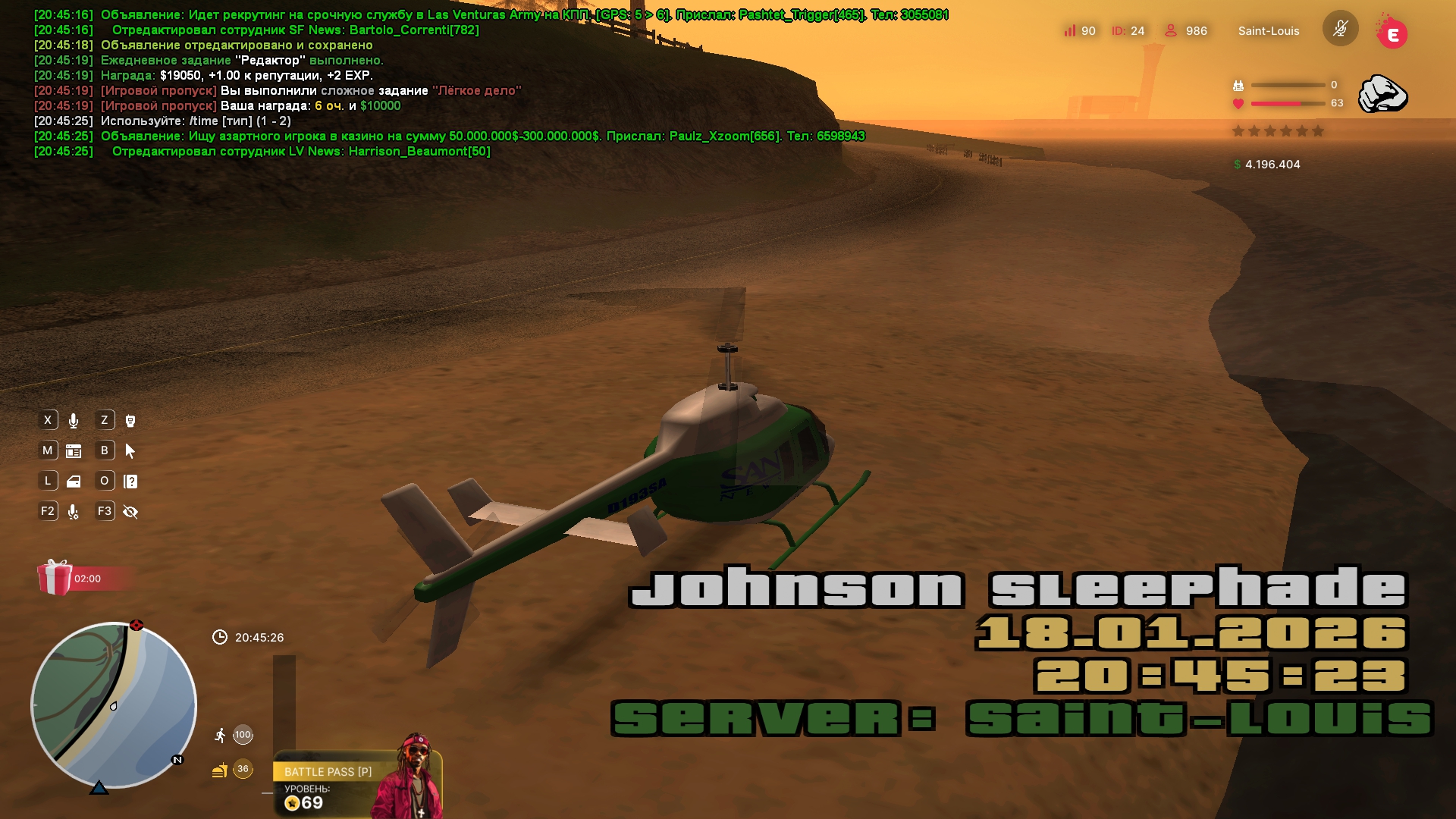Enable the mouse cursor icon

130,451
